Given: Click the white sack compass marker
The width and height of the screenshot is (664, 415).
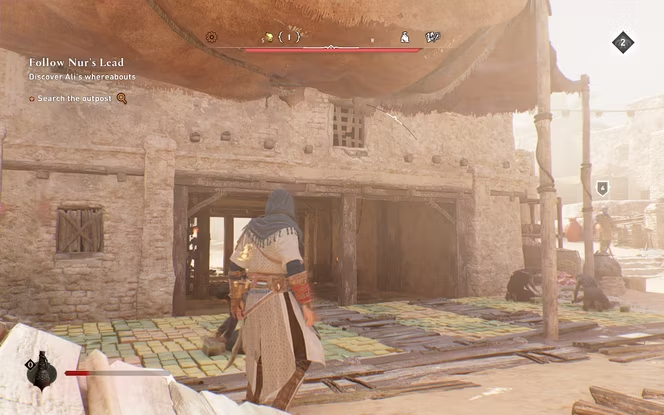Looking at the screenshot, I should coord(405,37).
